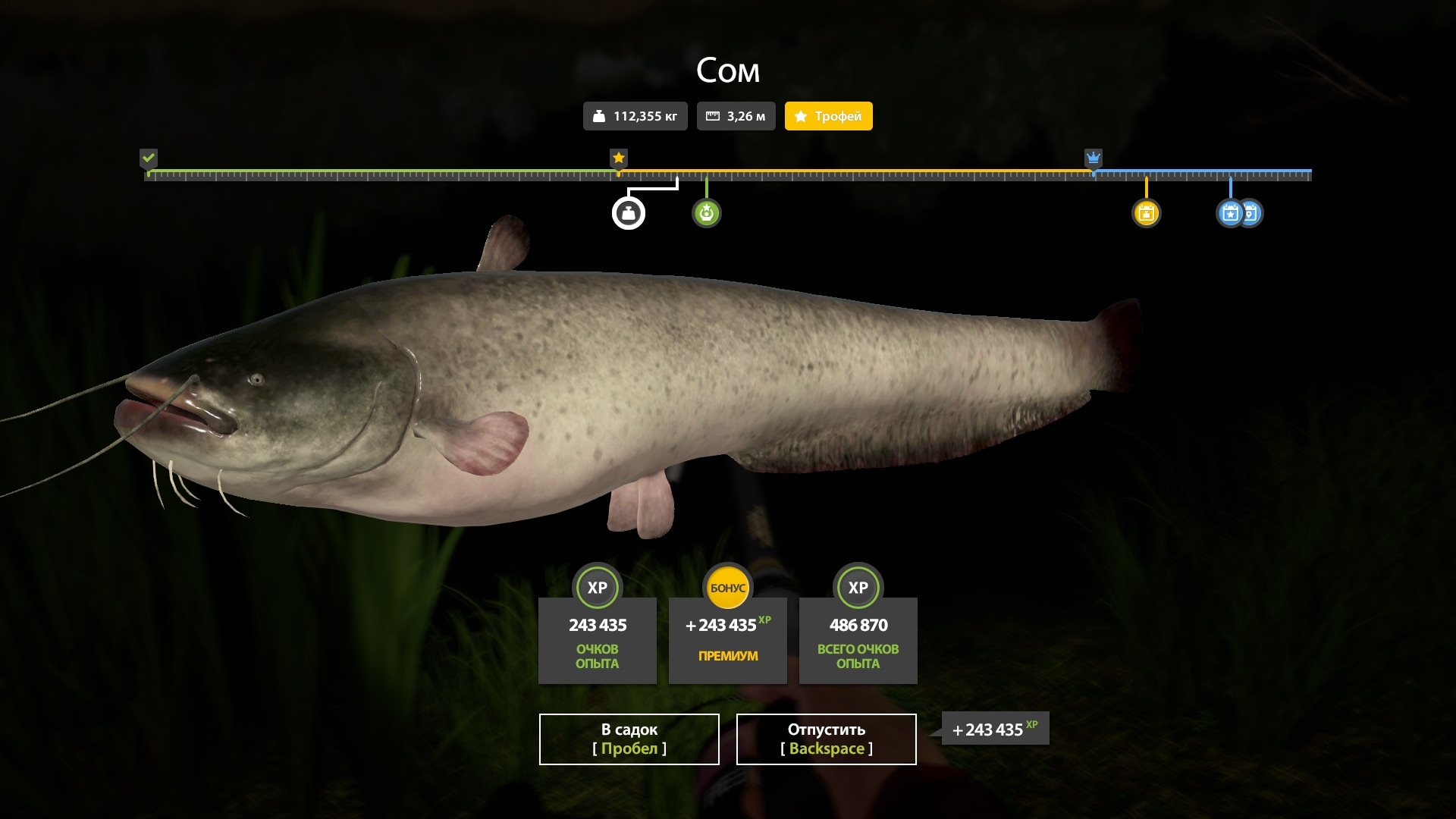The height and width of the screenshot is (819, 1456).
Task: Click the gold star trophy threshold flag
Action: [x=619, y=158]
